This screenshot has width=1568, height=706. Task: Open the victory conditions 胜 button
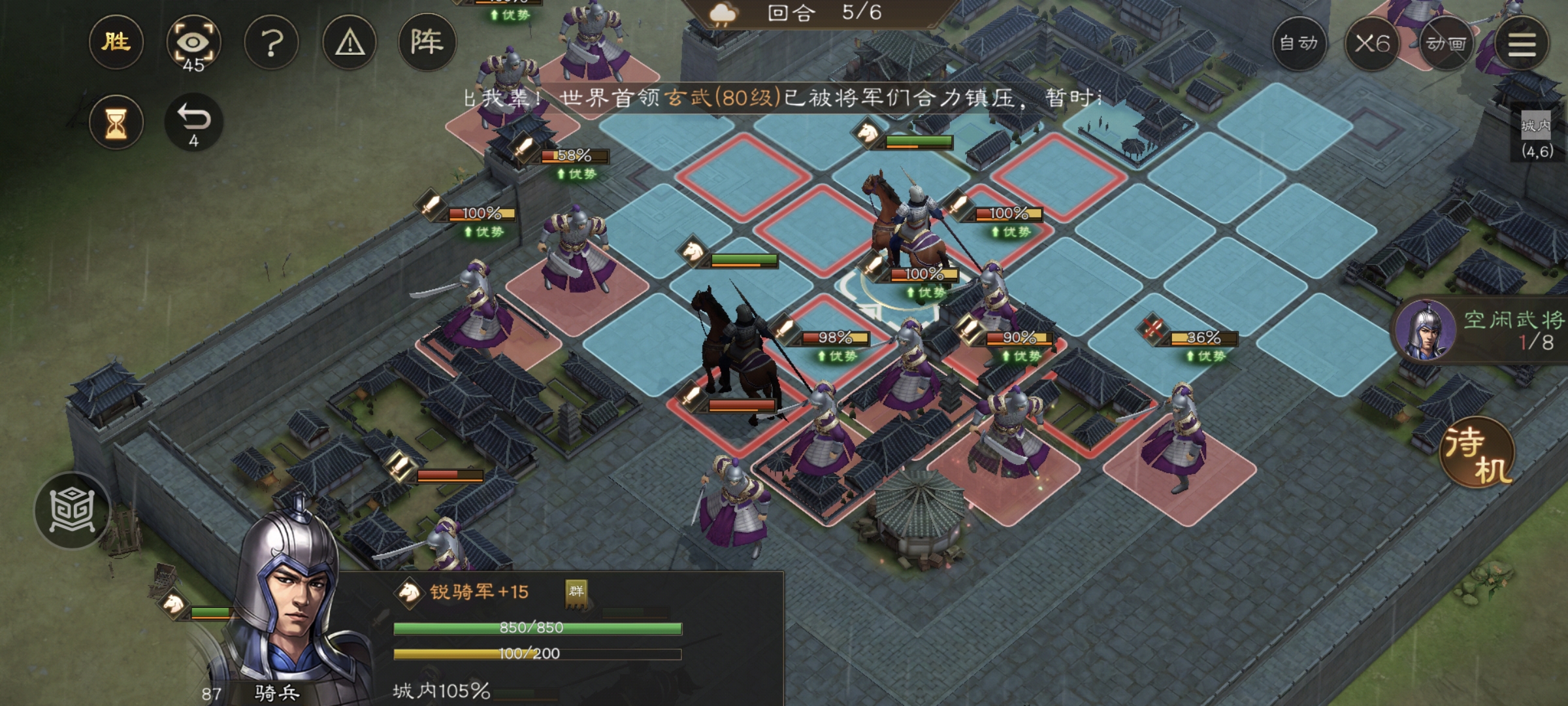pyautogui.click(x=116, y=43)
